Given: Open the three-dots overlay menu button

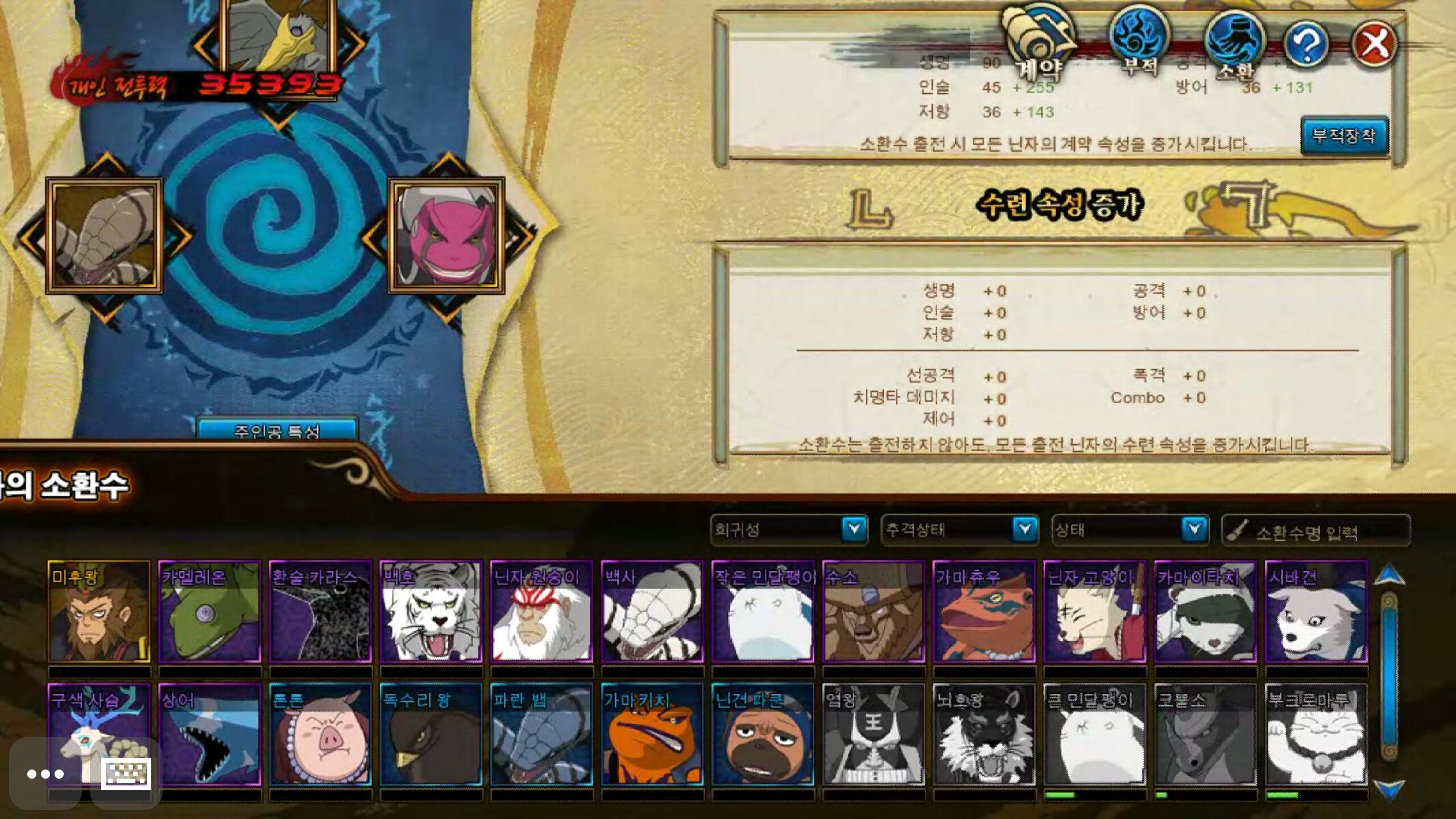Looking at the screenshot, I should pos(45,774).
